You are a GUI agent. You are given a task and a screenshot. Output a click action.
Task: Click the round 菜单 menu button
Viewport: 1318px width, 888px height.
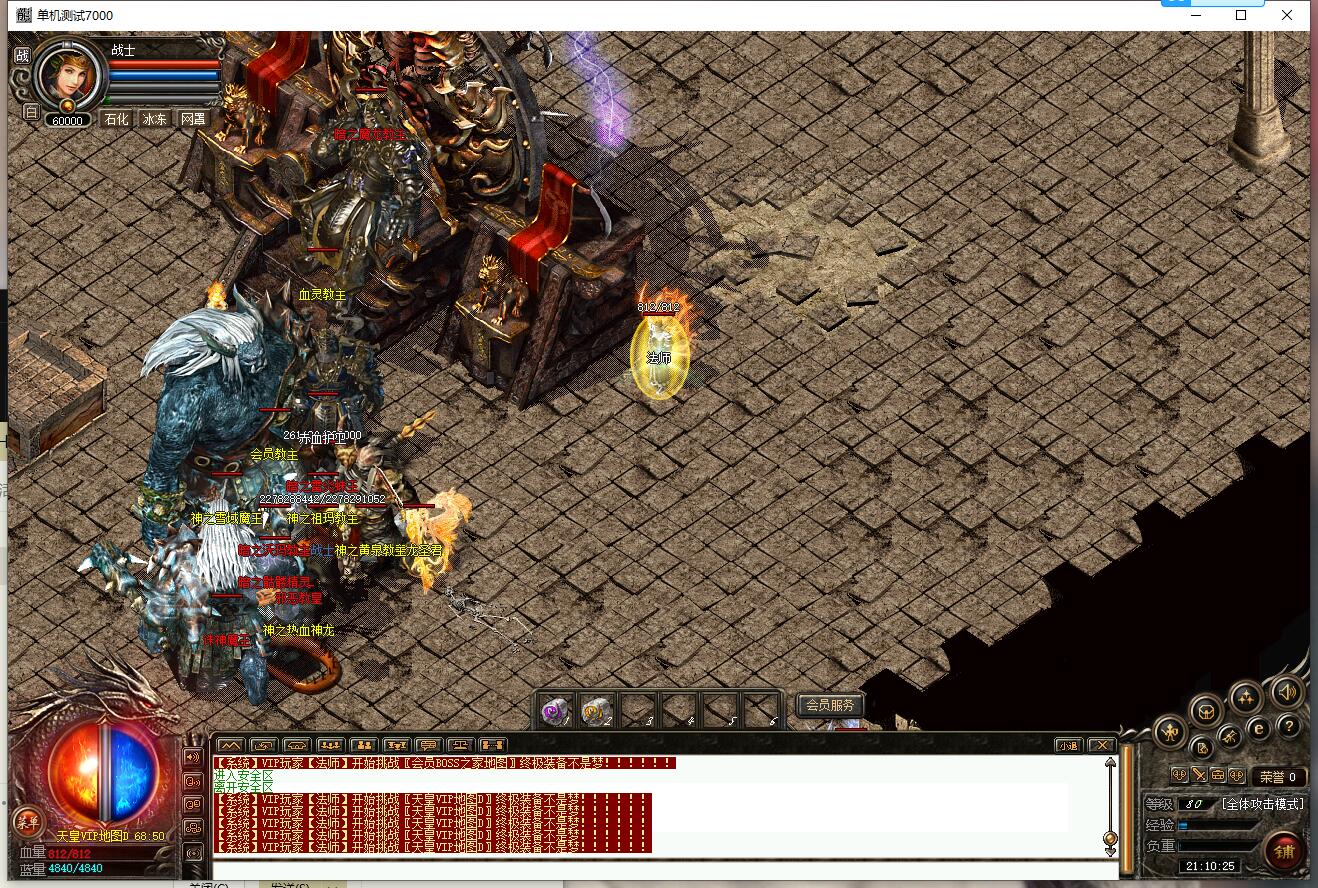click(x=28, y=821)
